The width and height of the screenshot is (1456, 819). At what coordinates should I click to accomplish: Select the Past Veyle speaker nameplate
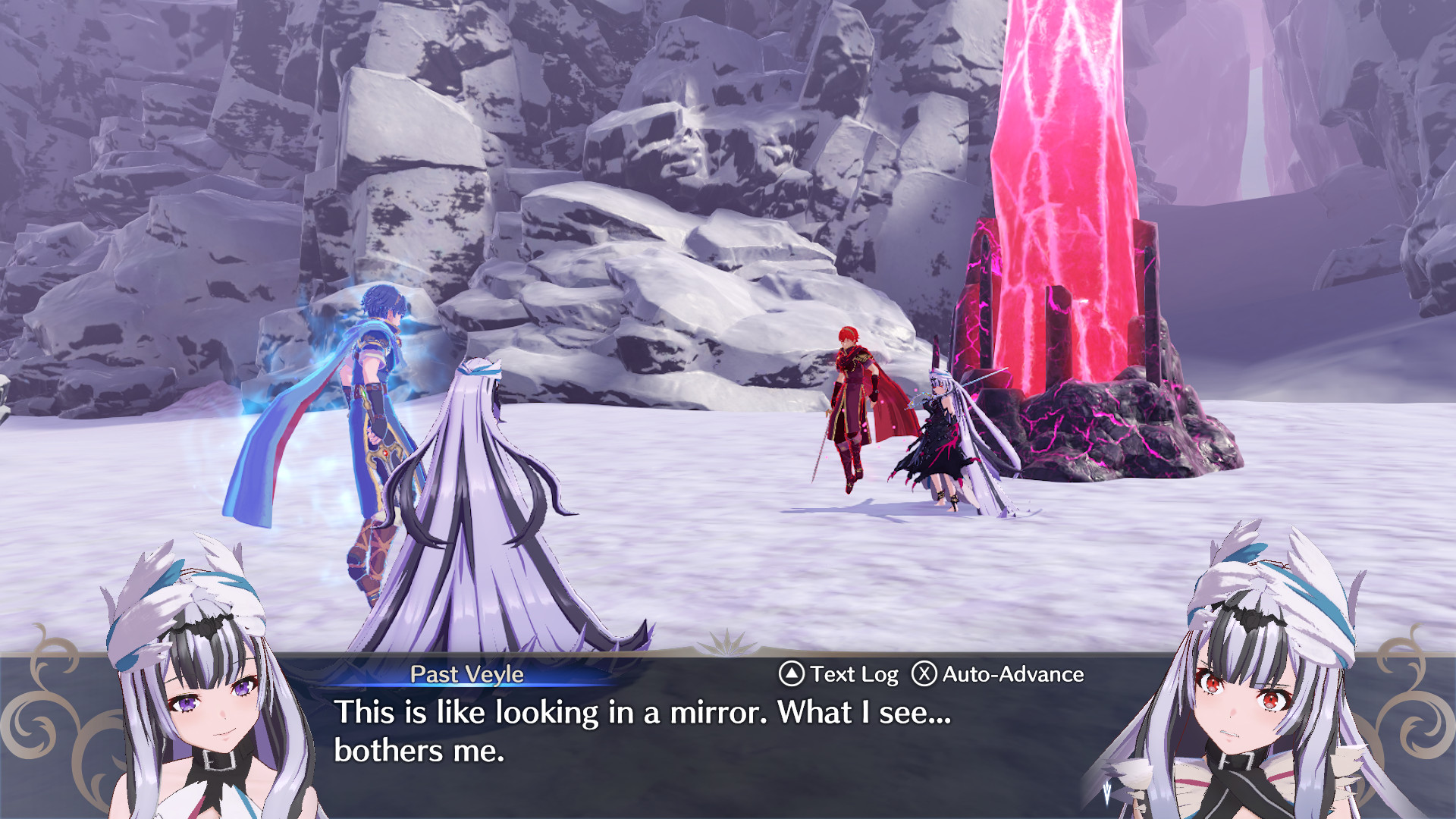click(x=467, y=675)
